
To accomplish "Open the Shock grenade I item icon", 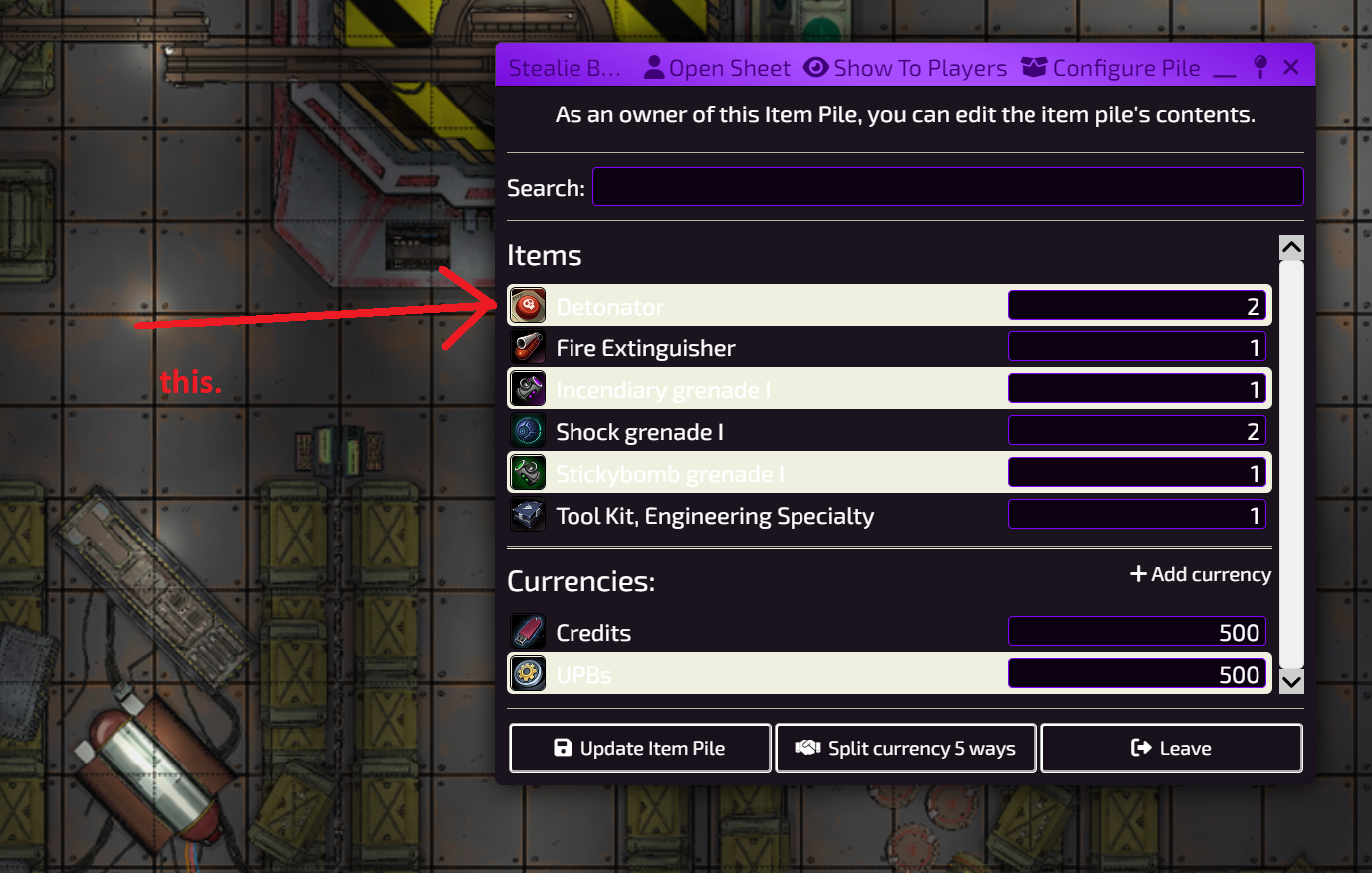I will pos(528,431).
